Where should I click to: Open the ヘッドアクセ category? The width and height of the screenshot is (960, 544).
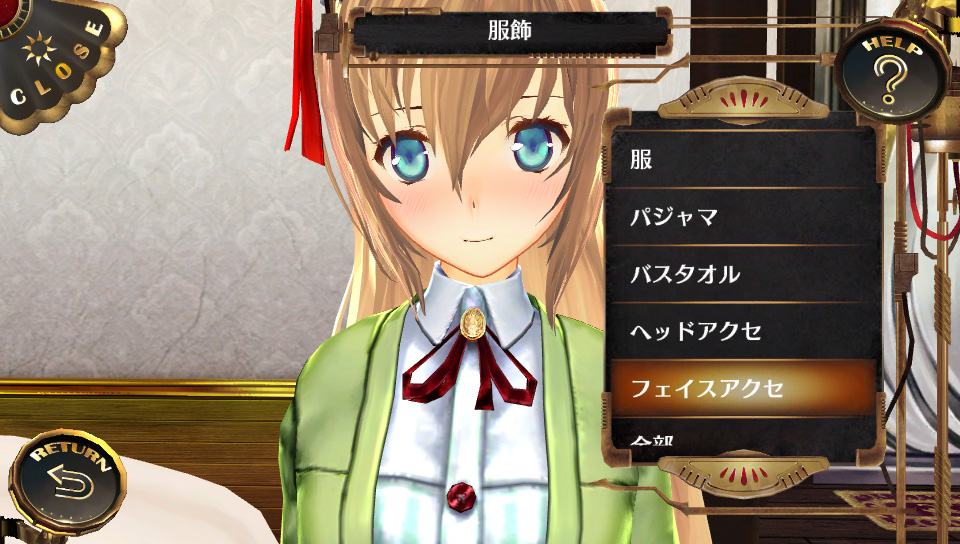pyautogui.click(x=741, y=331)
